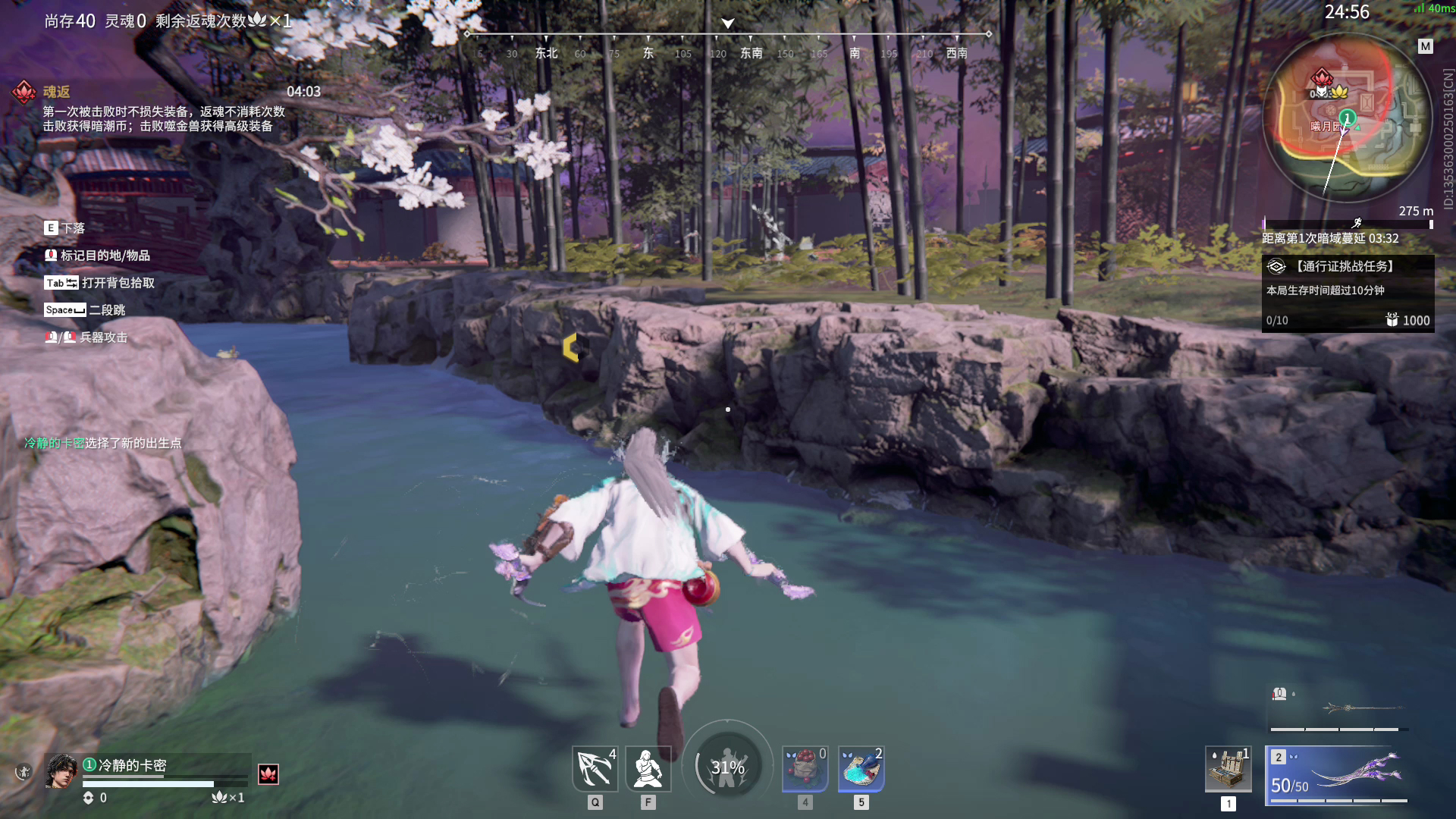Viewport: 1456px width, 819px height.
Task: Select the grappling hook item slot
Action: tap(595, 769)
